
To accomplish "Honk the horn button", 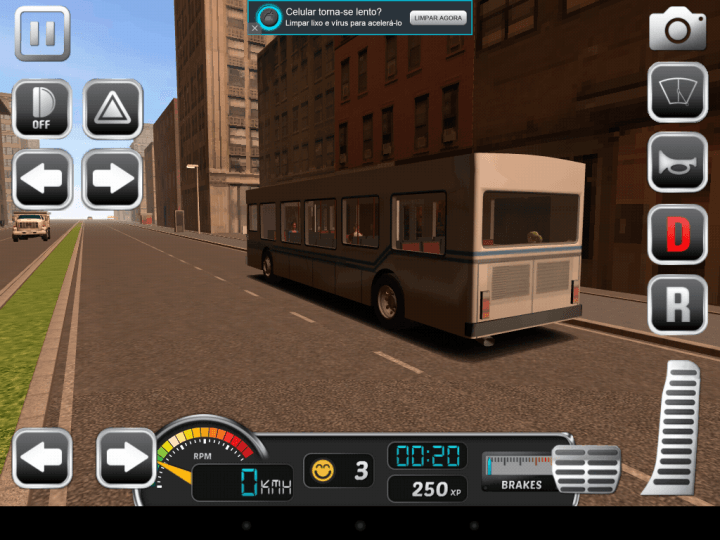I will tap(677, 162).
